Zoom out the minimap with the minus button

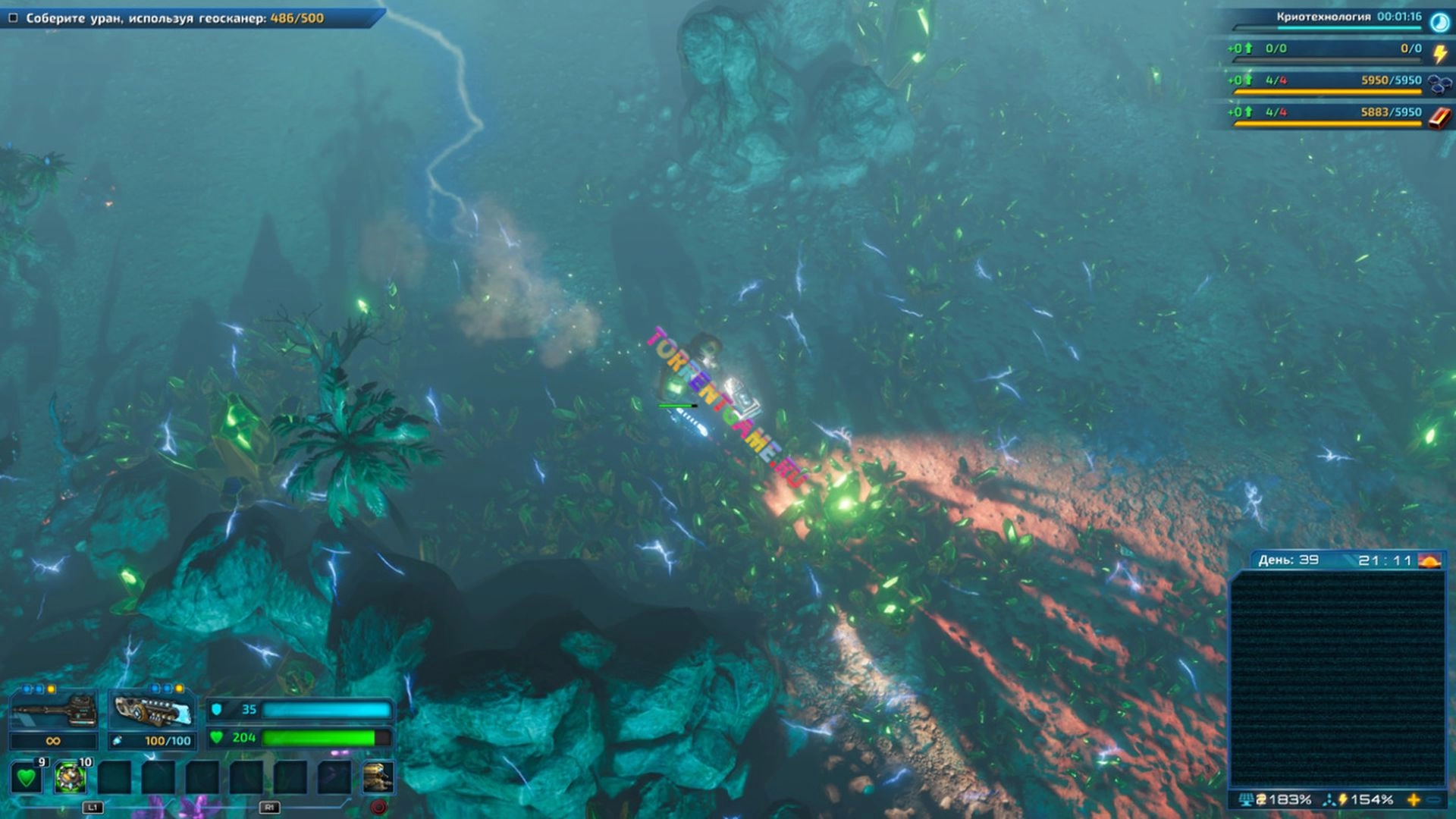pos(1434,800)
